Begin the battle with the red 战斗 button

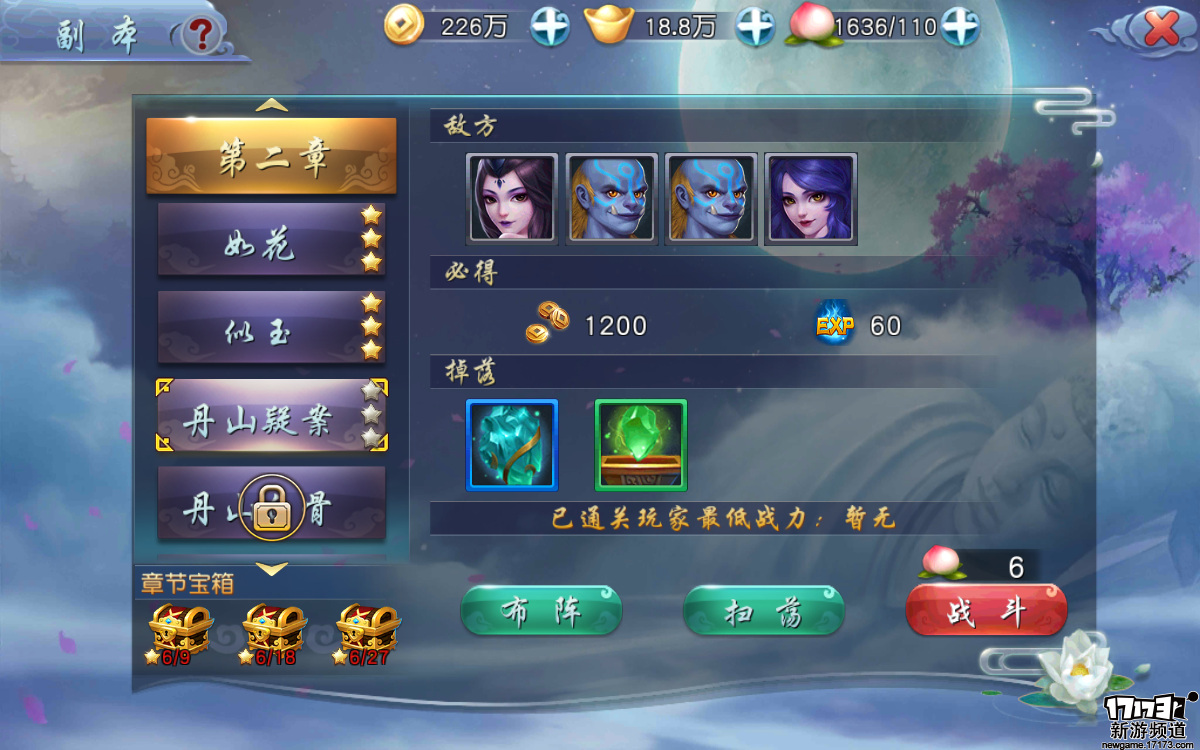coord(986,611)
